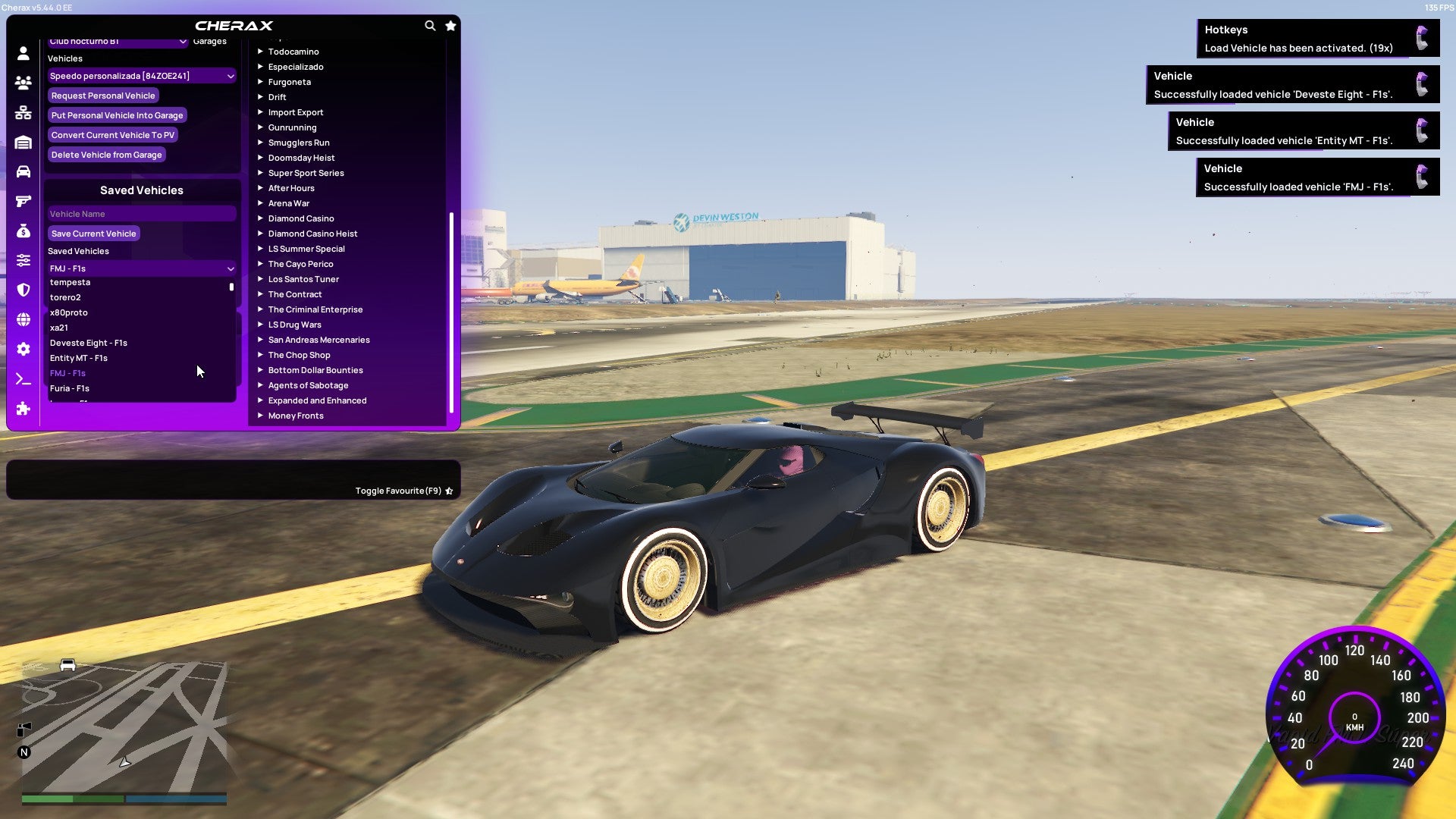Open search with the magnifier icon
The width and height of the screenshot is (1456, 819).
pyautogui.click(x=430, y=25)
